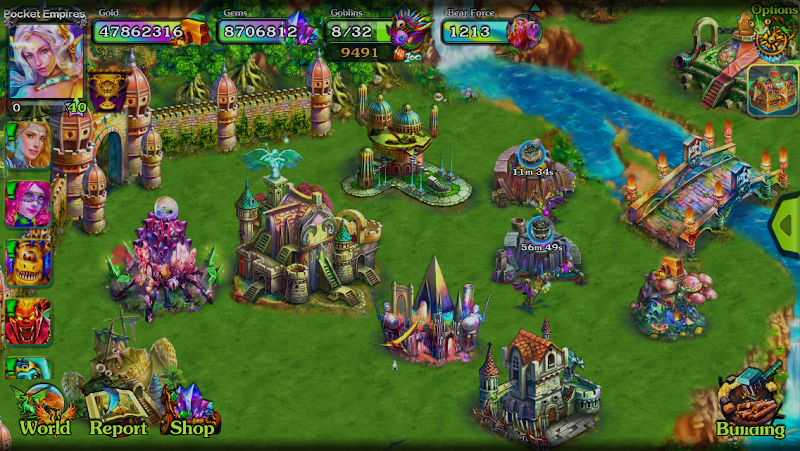800x451 pixels.
Task: Select the yellow ogre hero portrait
Action: click(27, 263)
